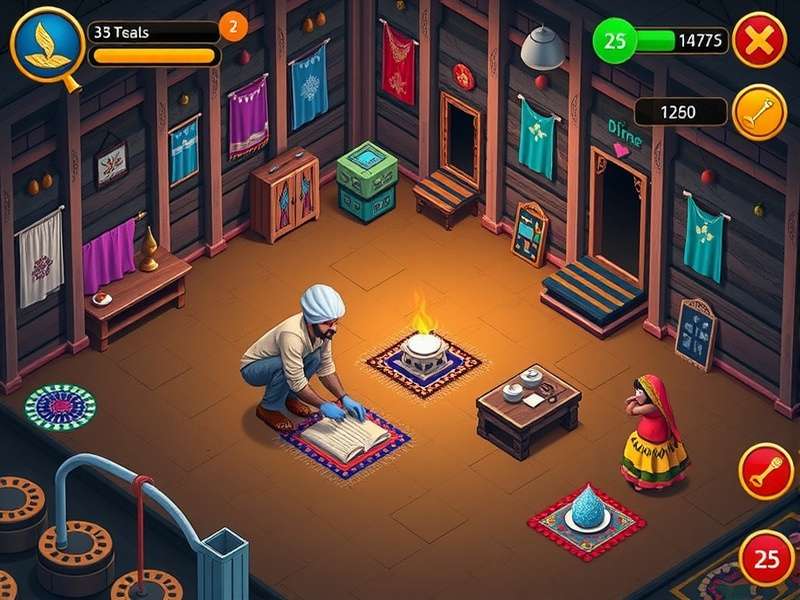Open the blue leaf emblem profile icon
800x600 pixels.
coord(46,44)
